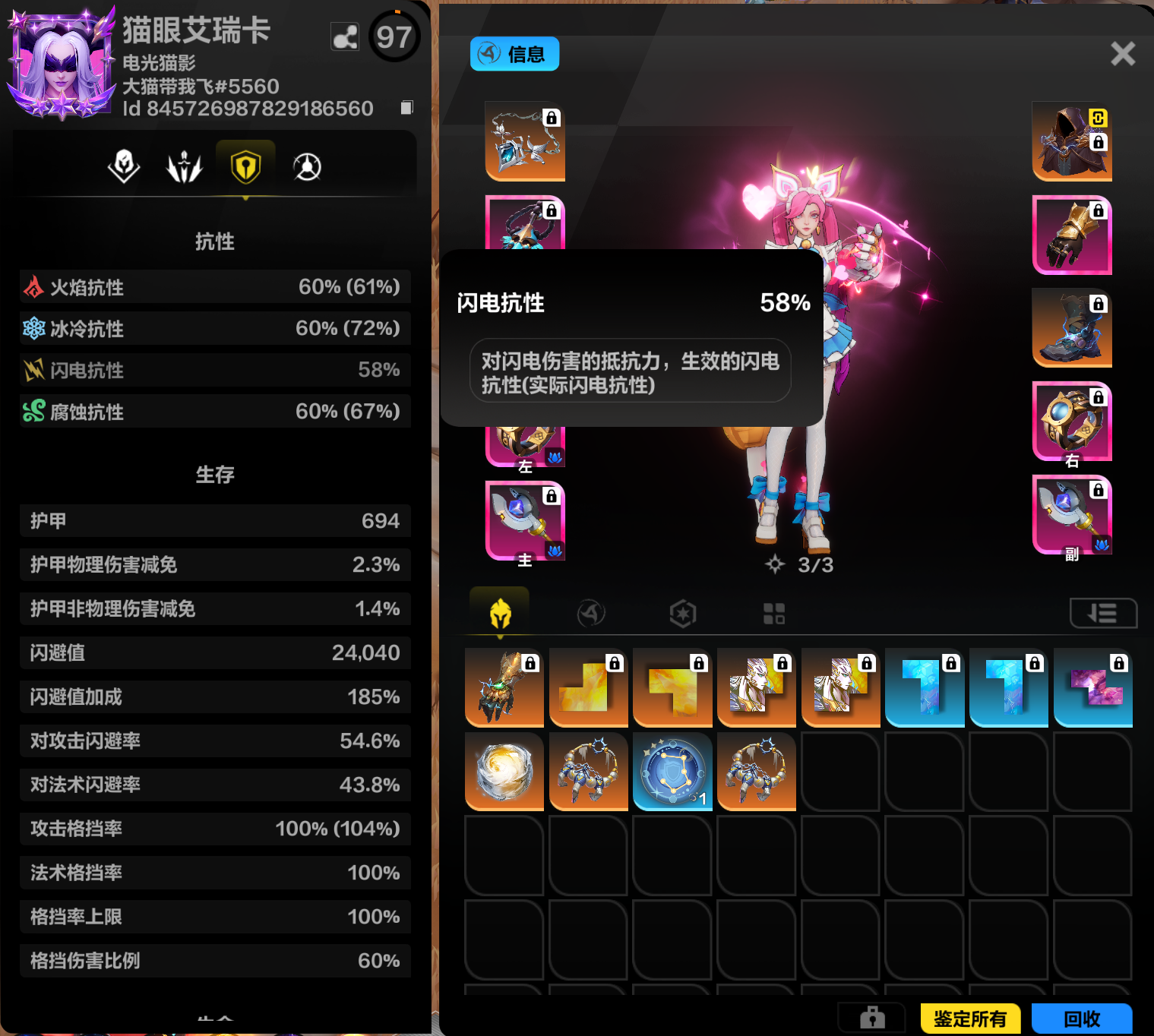
Task: Switch to the offense stats tab (sword icon)
Action: [185, 167]
